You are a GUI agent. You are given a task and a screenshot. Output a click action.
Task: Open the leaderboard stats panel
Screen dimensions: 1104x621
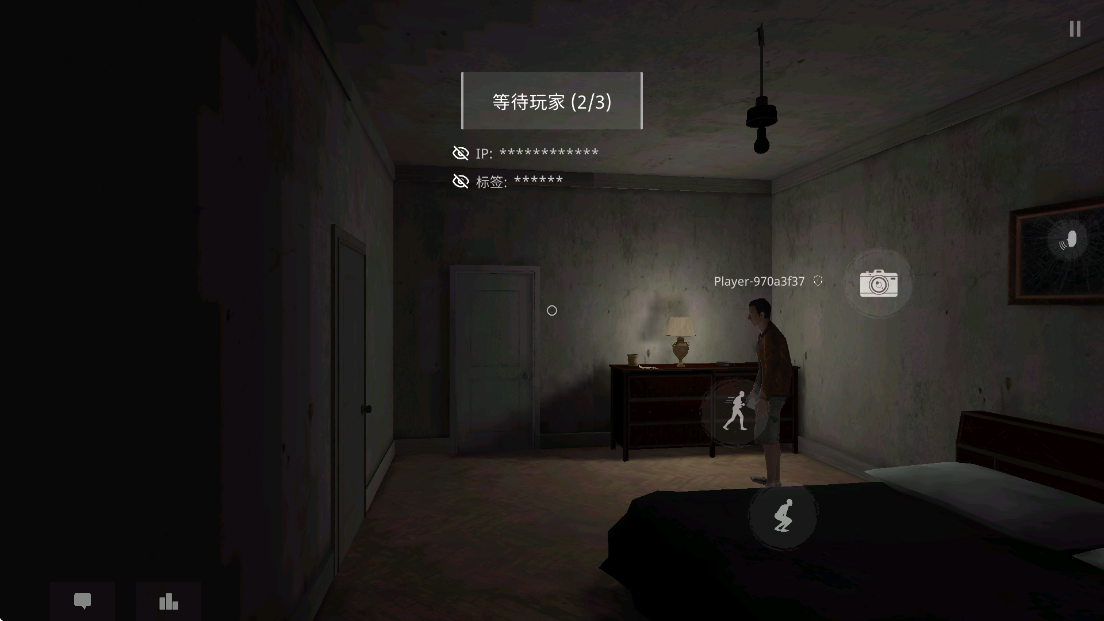click(168, 601)
